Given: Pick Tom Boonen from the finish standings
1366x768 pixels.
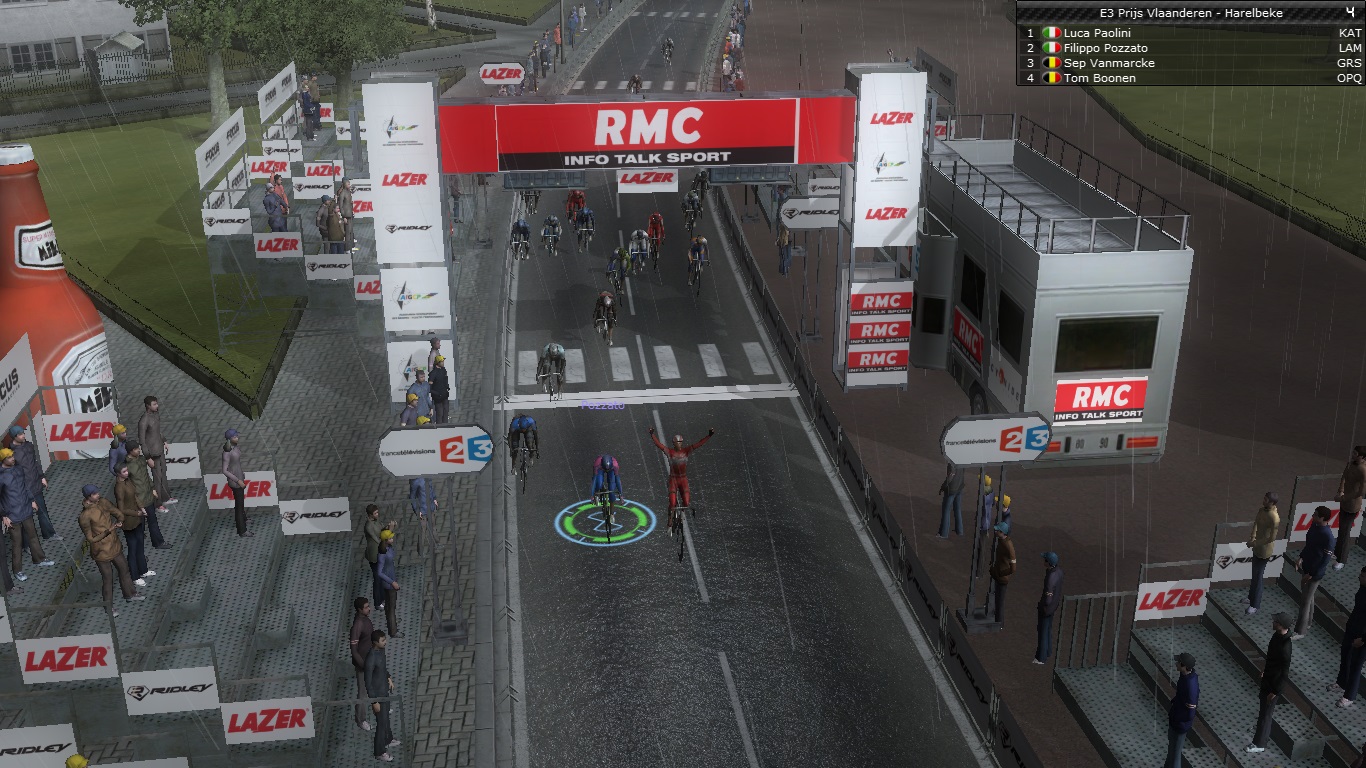Looking at the screenshot, I should click(1099, 78).
